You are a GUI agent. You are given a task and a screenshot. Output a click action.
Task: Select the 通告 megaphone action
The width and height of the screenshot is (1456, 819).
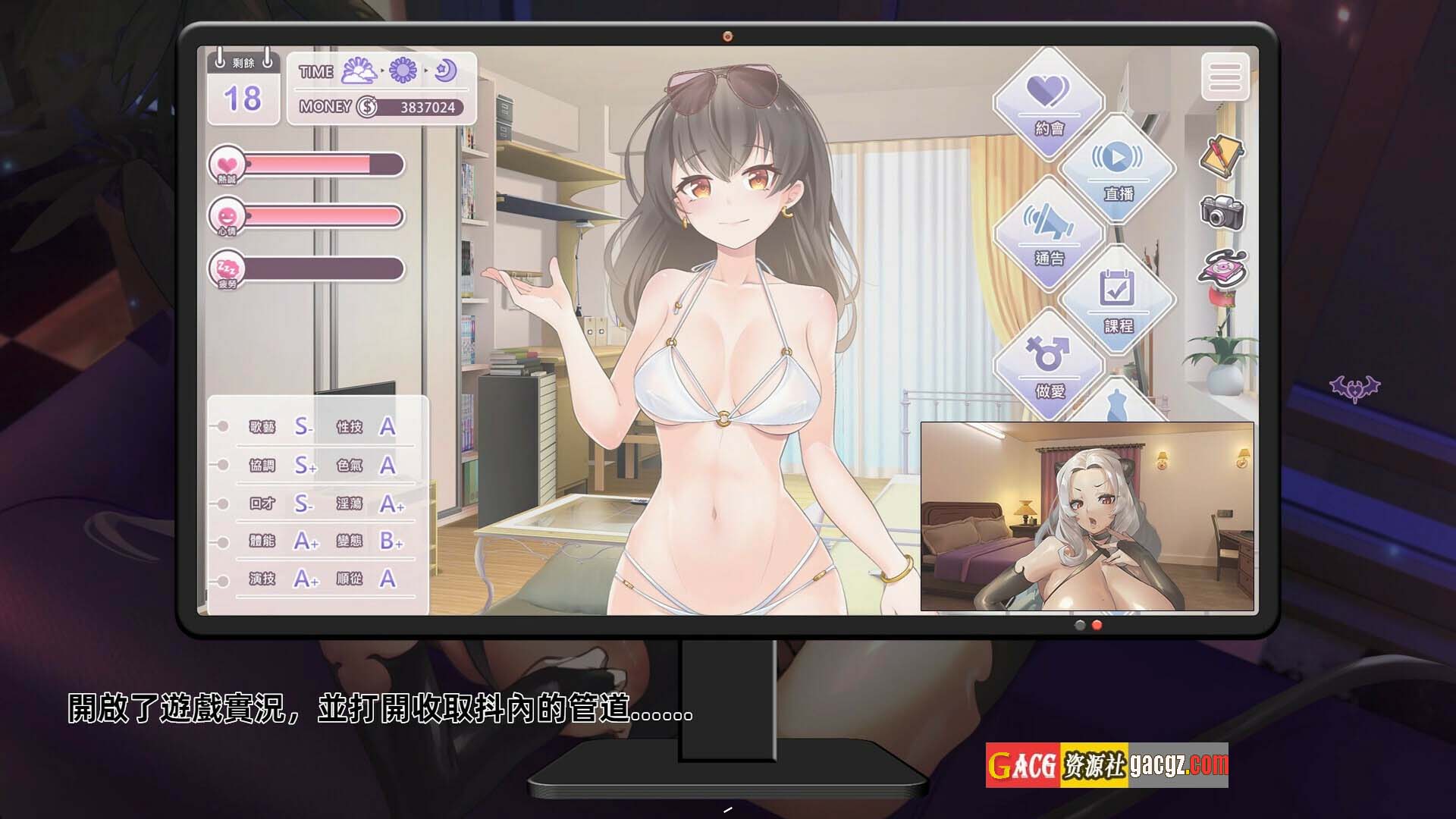[1049, 233]
